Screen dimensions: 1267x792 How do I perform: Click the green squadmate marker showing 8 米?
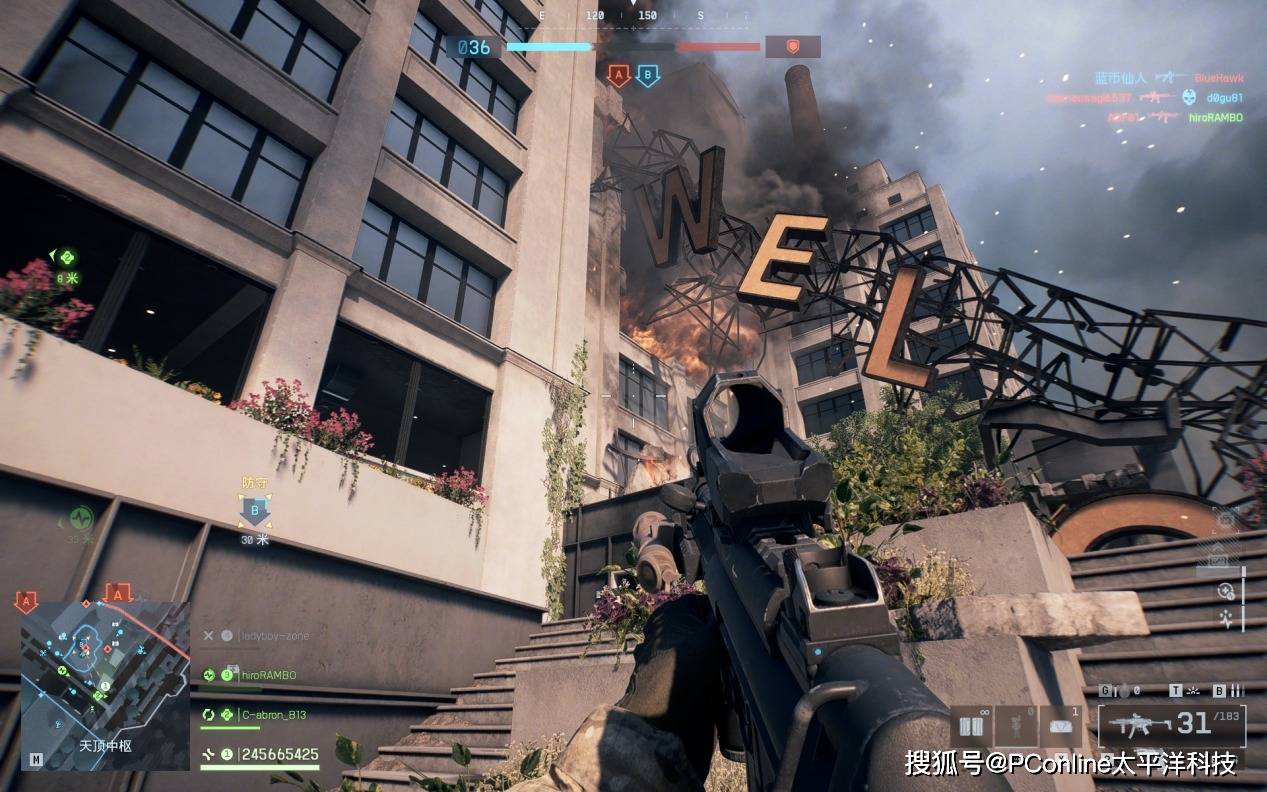66,258
